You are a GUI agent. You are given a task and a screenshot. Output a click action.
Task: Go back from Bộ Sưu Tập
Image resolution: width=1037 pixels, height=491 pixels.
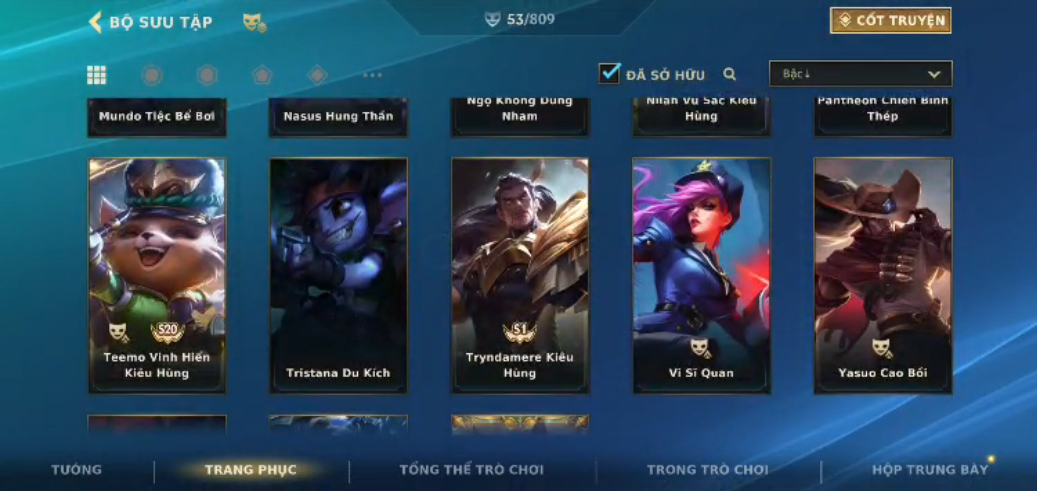(x=96, y=22)
